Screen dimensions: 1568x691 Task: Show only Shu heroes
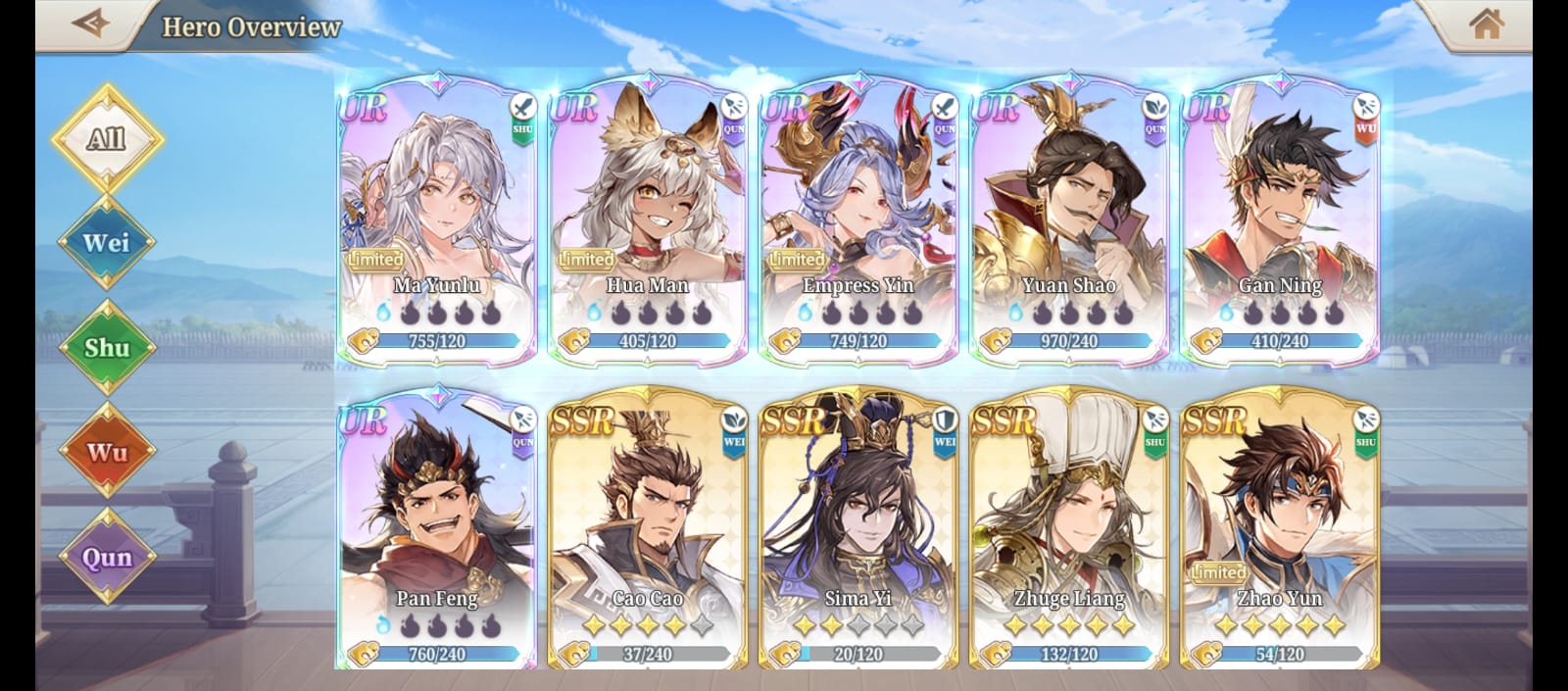click(x=107, y=347)
